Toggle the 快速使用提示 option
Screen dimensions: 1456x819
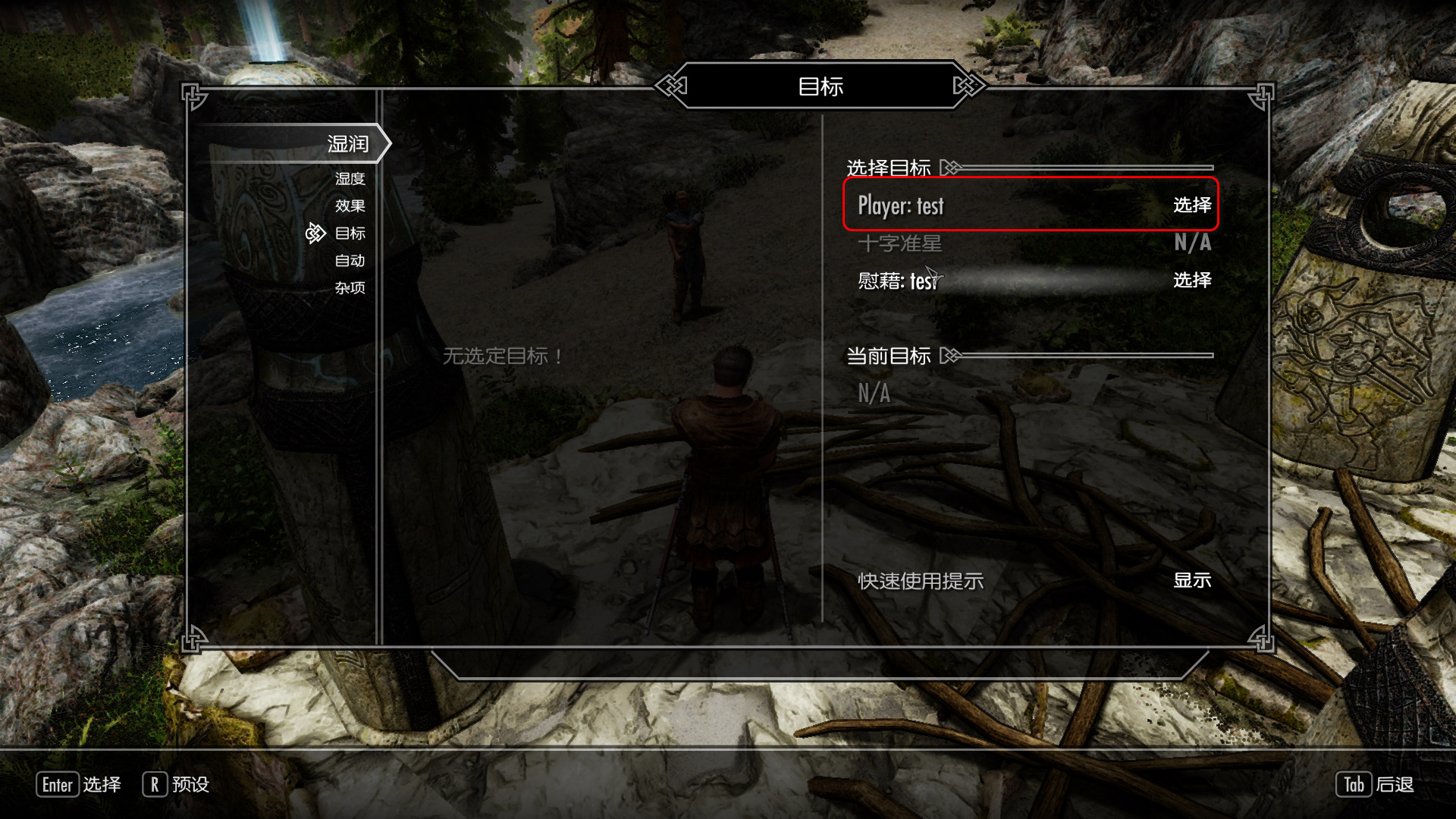pos(1030,581)
